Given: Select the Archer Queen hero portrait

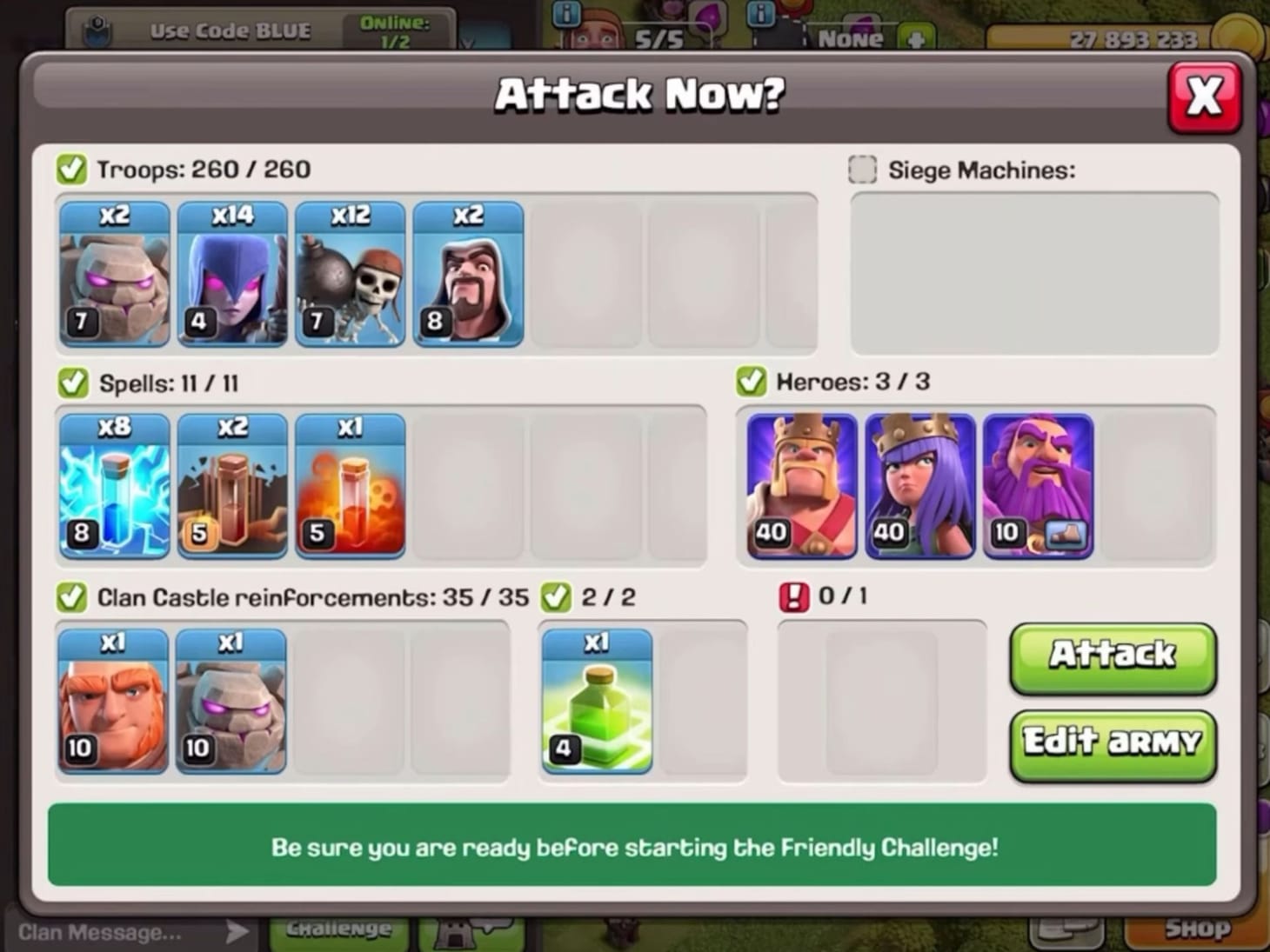Looking at the screenshot, I should pyautogui.click(x=920, y=487).
